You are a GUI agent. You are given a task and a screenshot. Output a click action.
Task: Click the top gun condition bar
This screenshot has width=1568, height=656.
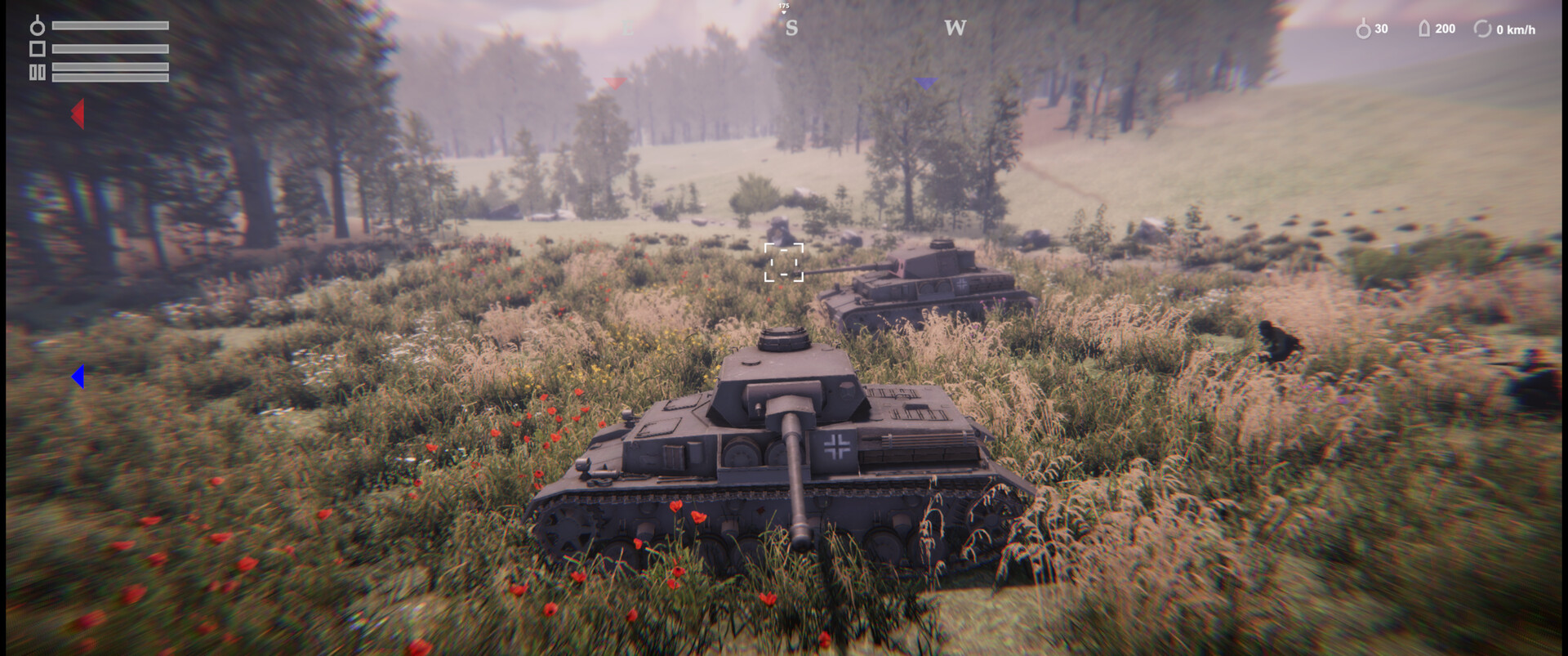(110, 25)
